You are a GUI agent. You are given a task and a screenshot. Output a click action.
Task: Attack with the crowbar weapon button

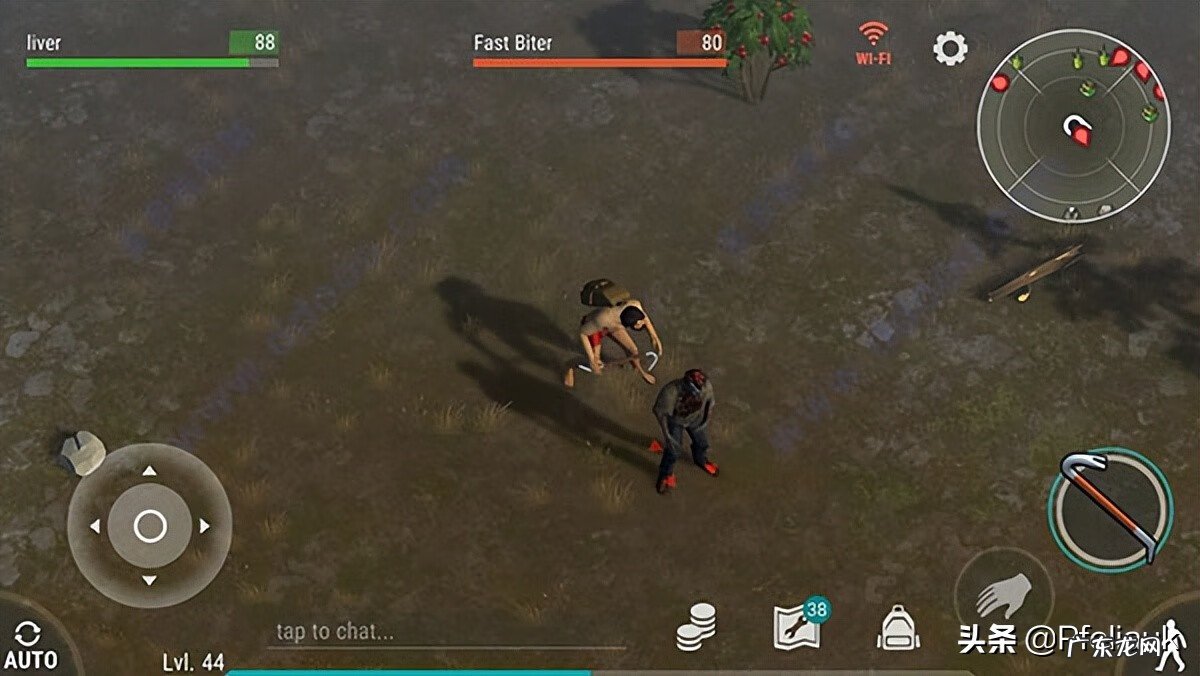pos(1110,509)
